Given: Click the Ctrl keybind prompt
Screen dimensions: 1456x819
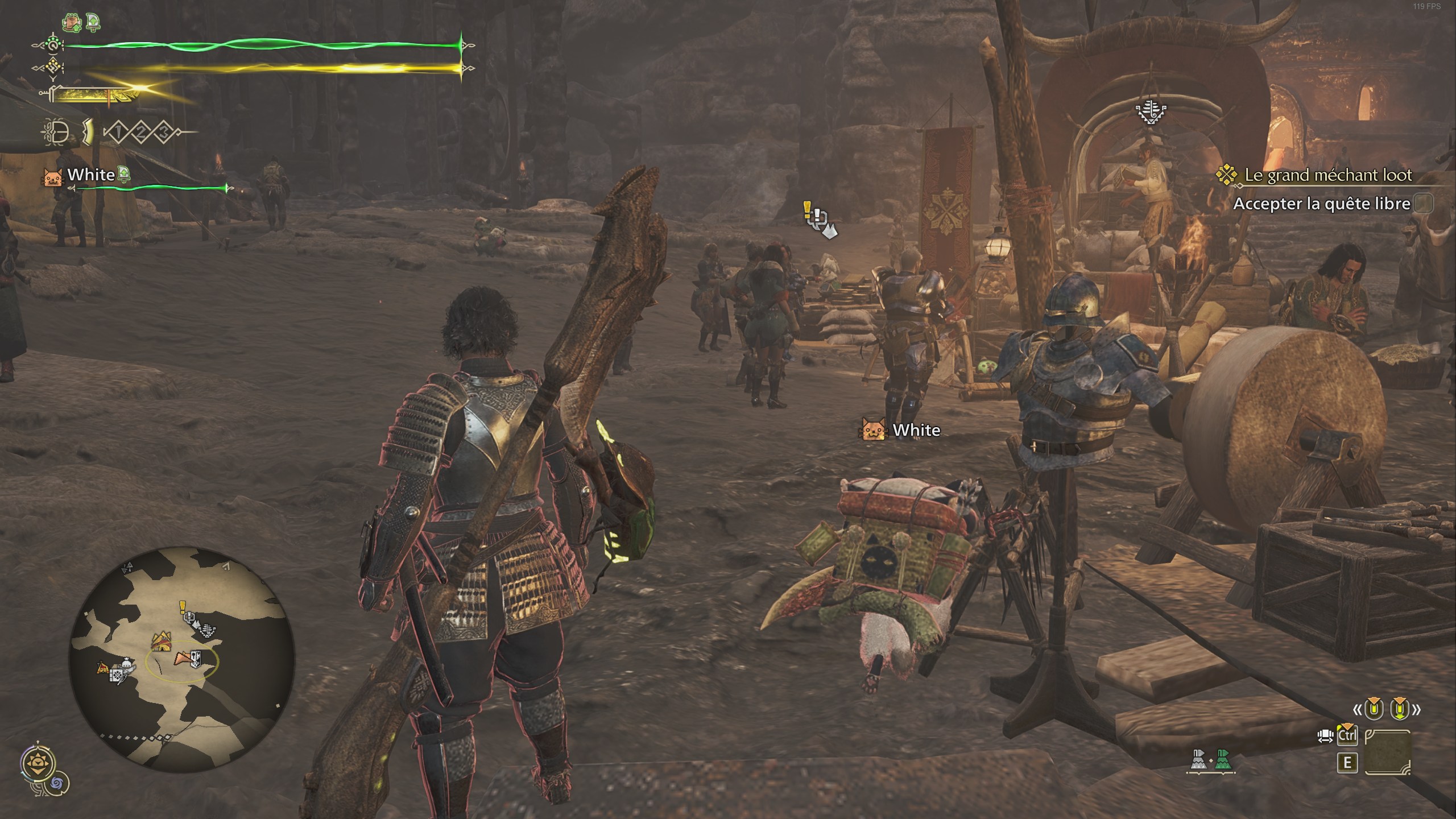Looking at the screenshot, I should pyautogui.click(x=1347, y=736).
